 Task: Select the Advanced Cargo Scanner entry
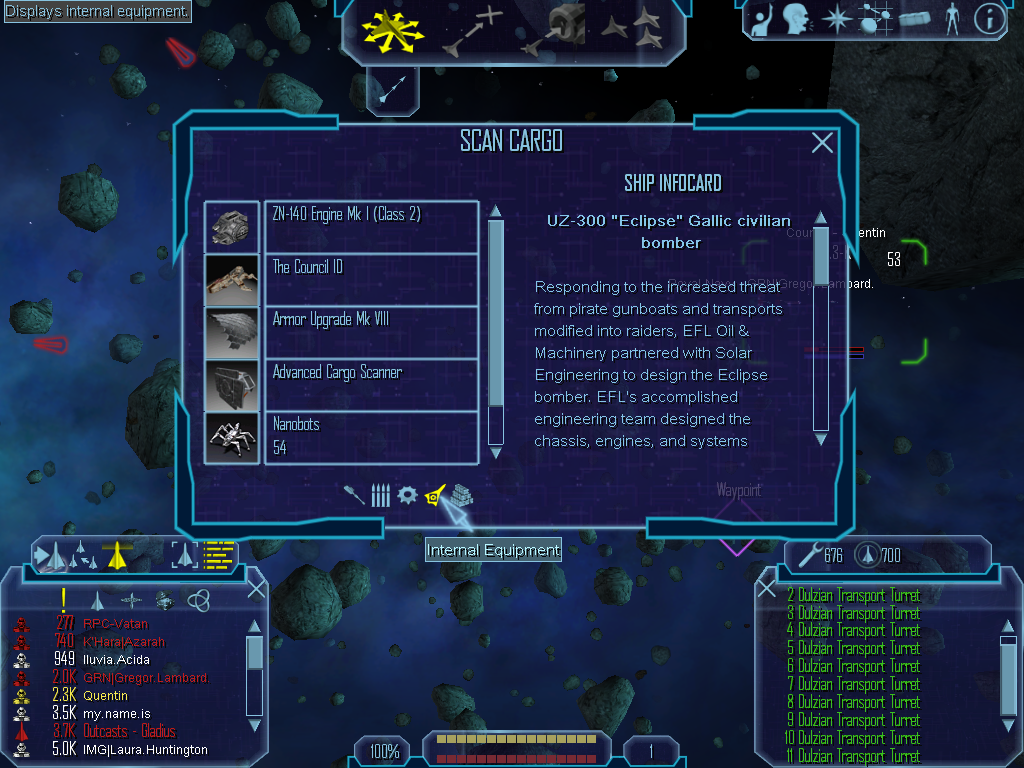point(370,384)
